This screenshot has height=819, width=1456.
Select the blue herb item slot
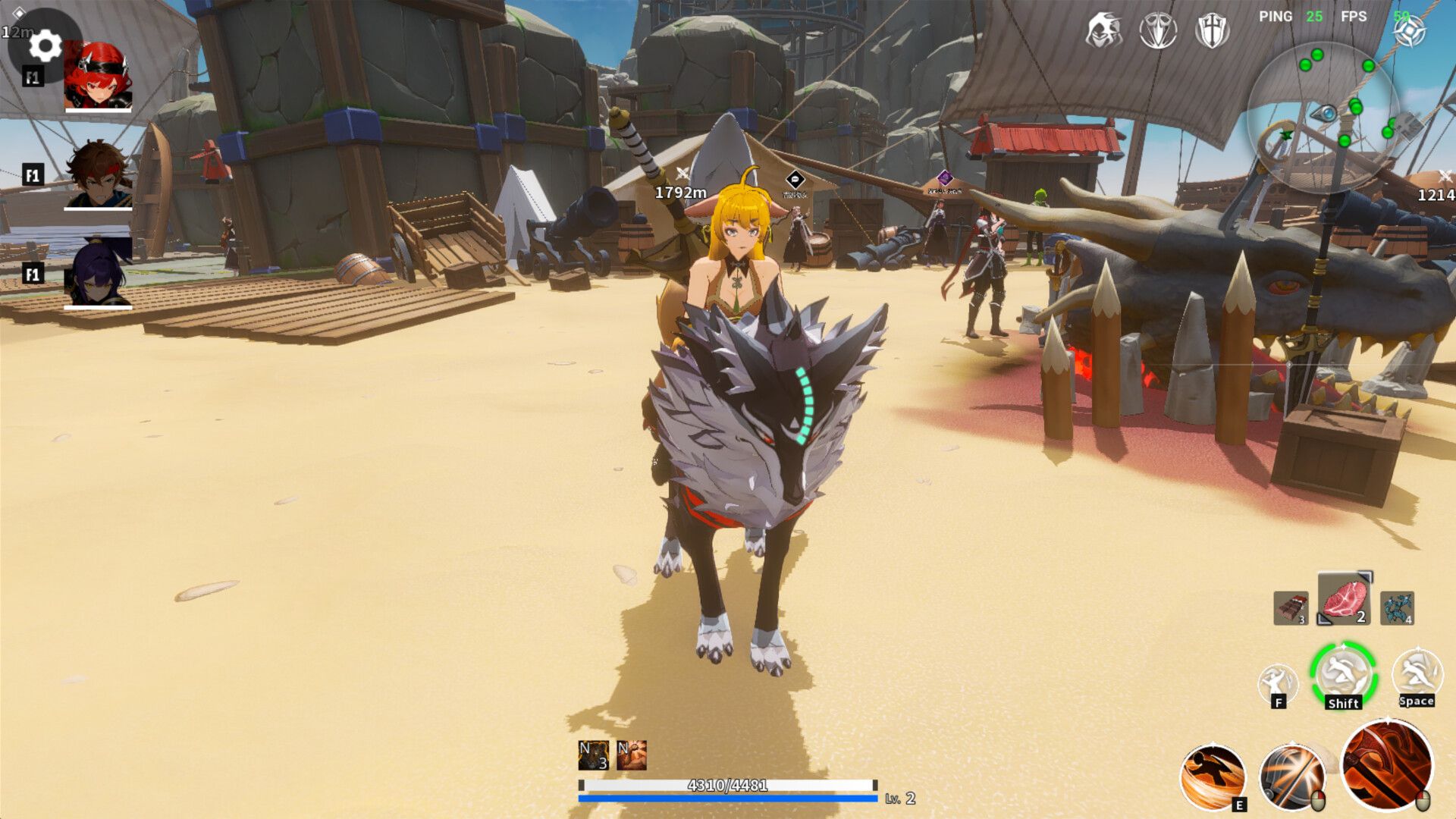click(1397, 608)
